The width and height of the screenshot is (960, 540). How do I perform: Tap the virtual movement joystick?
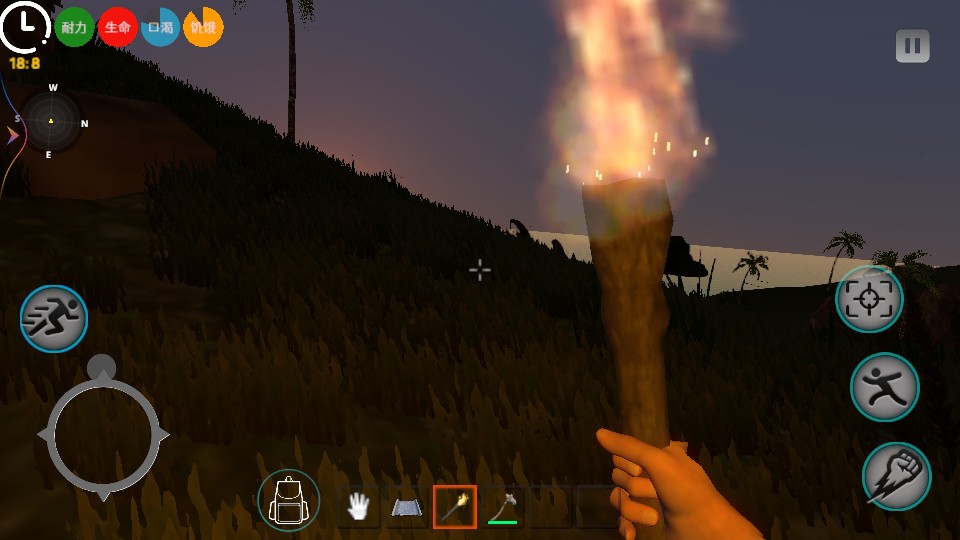[103, 435]
